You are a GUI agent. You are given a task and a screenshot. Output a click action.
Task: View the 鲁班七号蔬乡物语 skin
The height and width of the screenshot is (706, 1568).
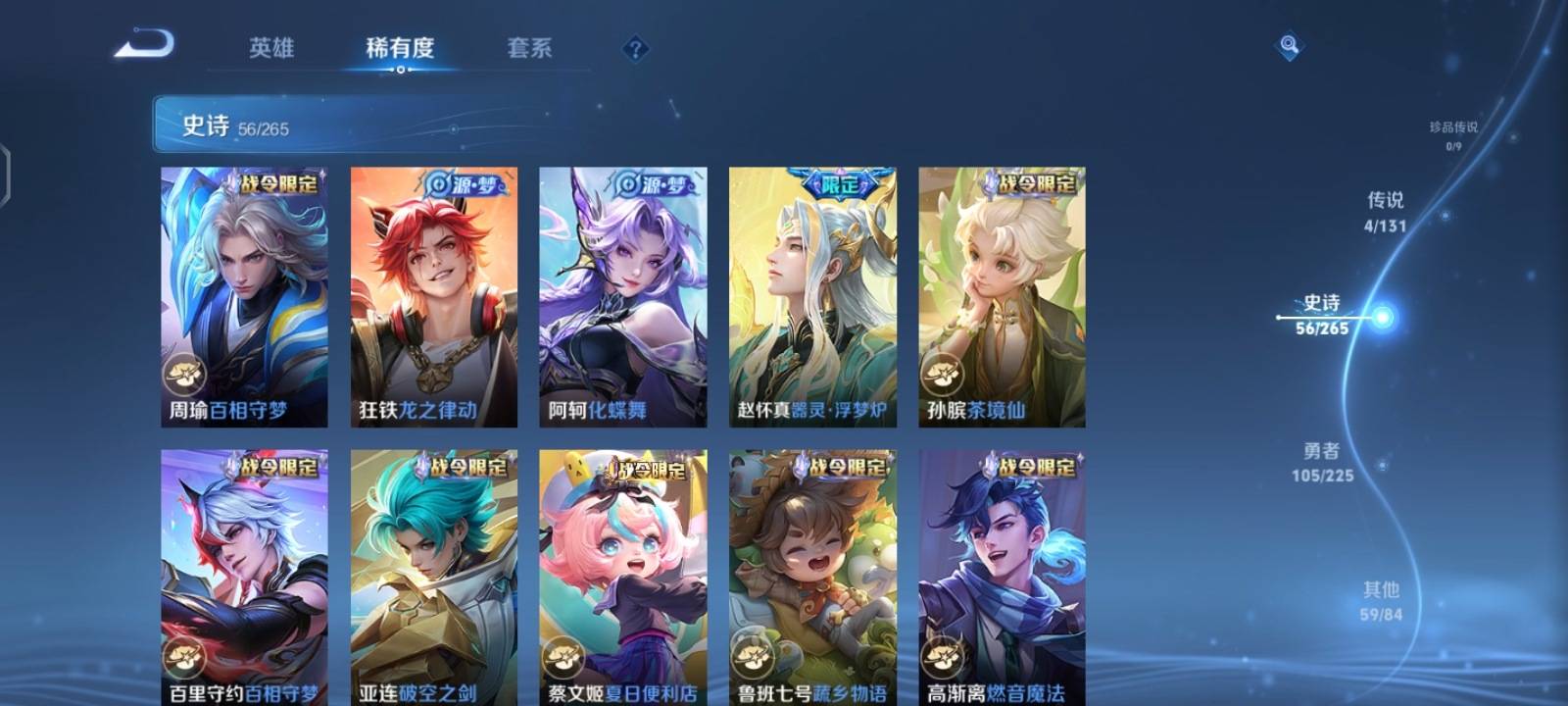811,579
